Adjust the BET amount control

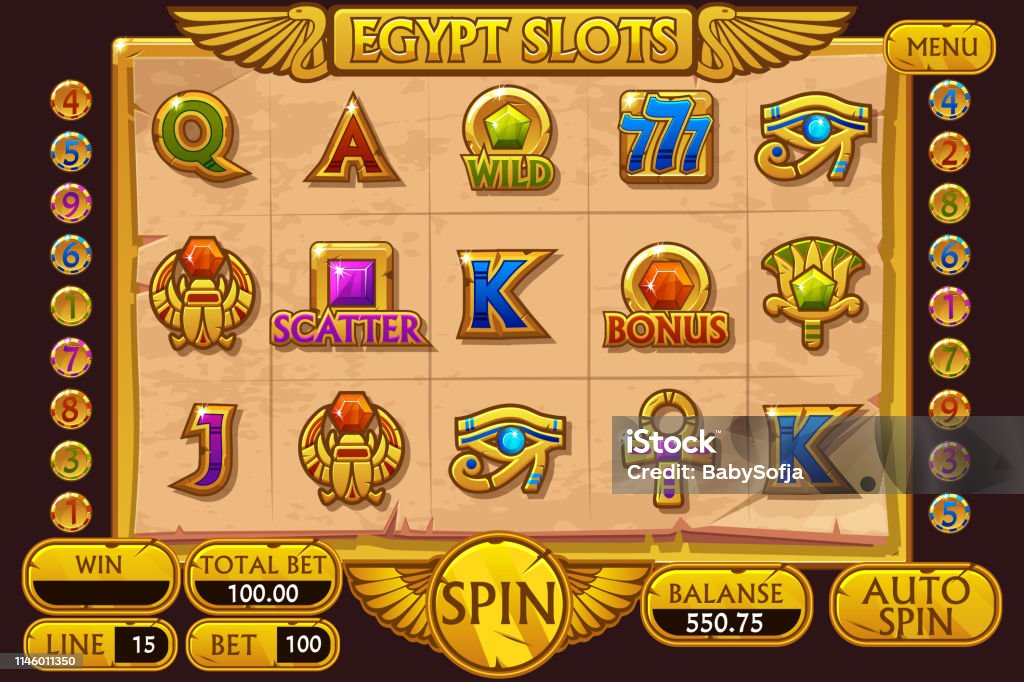click(263, 644)
